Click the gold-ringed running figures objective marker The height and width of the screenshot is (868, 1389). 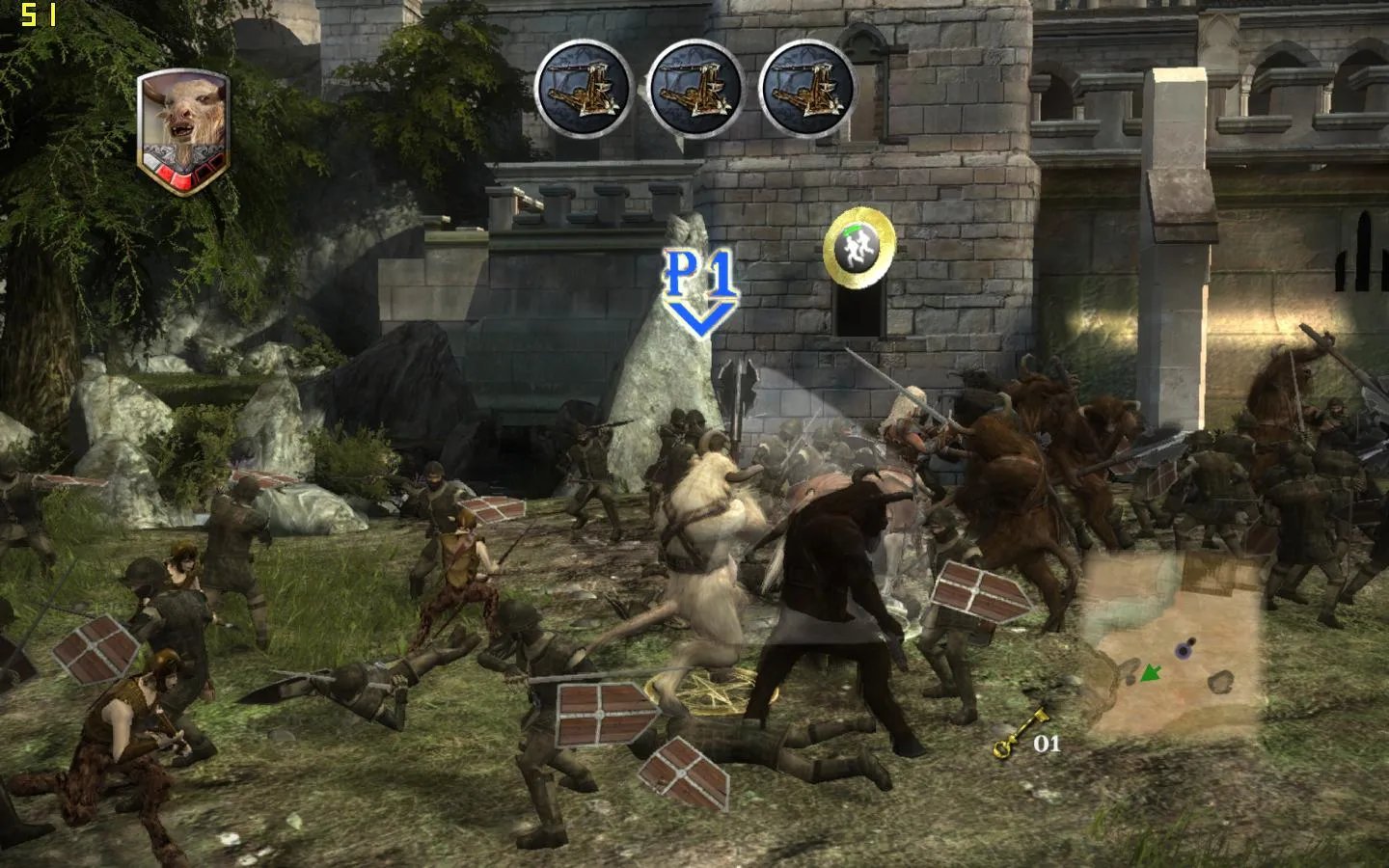(859, 247)
